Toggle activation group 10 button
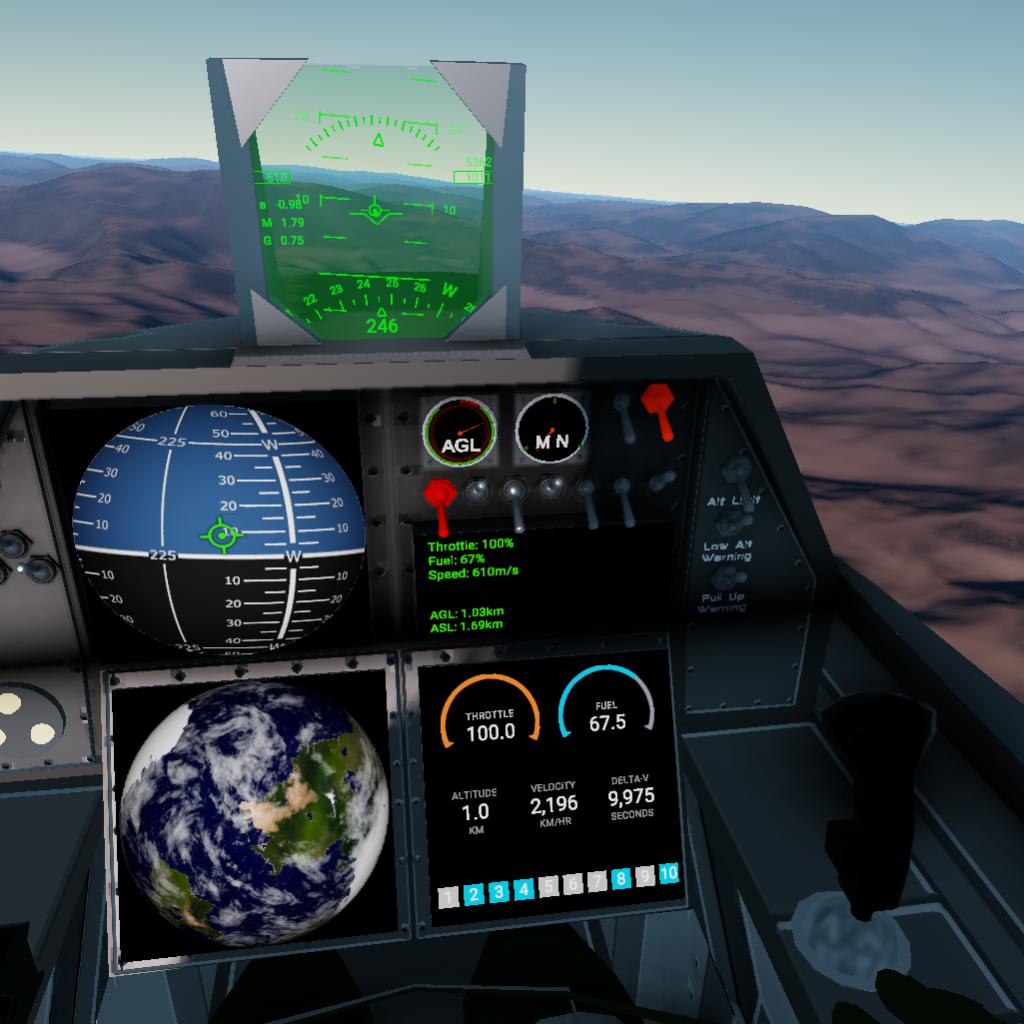Image resolution: width=1024 pixels, height=1024 pixels. click(669, 873)
